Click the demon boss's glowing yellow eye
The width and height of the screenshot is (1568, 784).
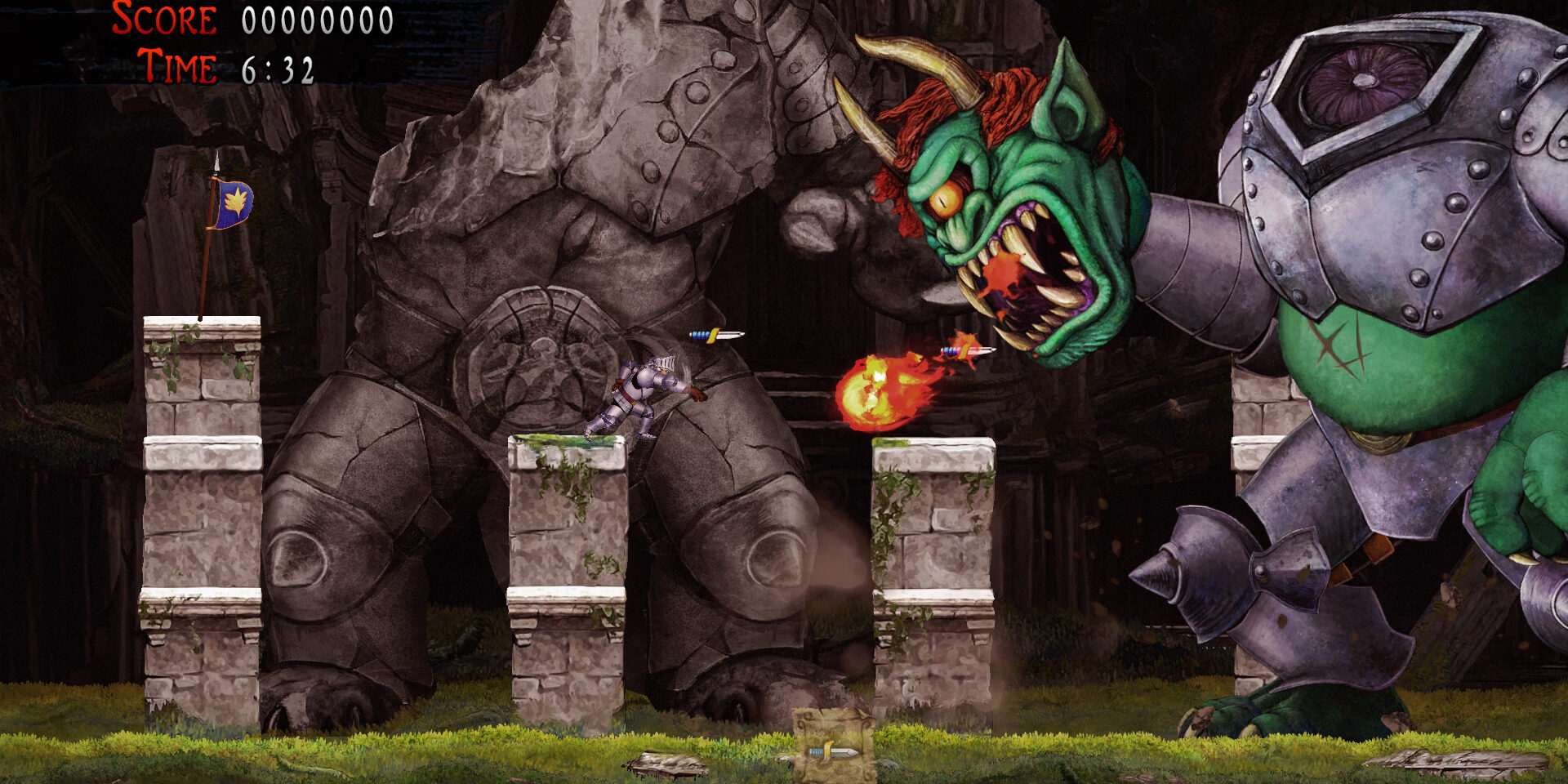(x=947, y=199)
